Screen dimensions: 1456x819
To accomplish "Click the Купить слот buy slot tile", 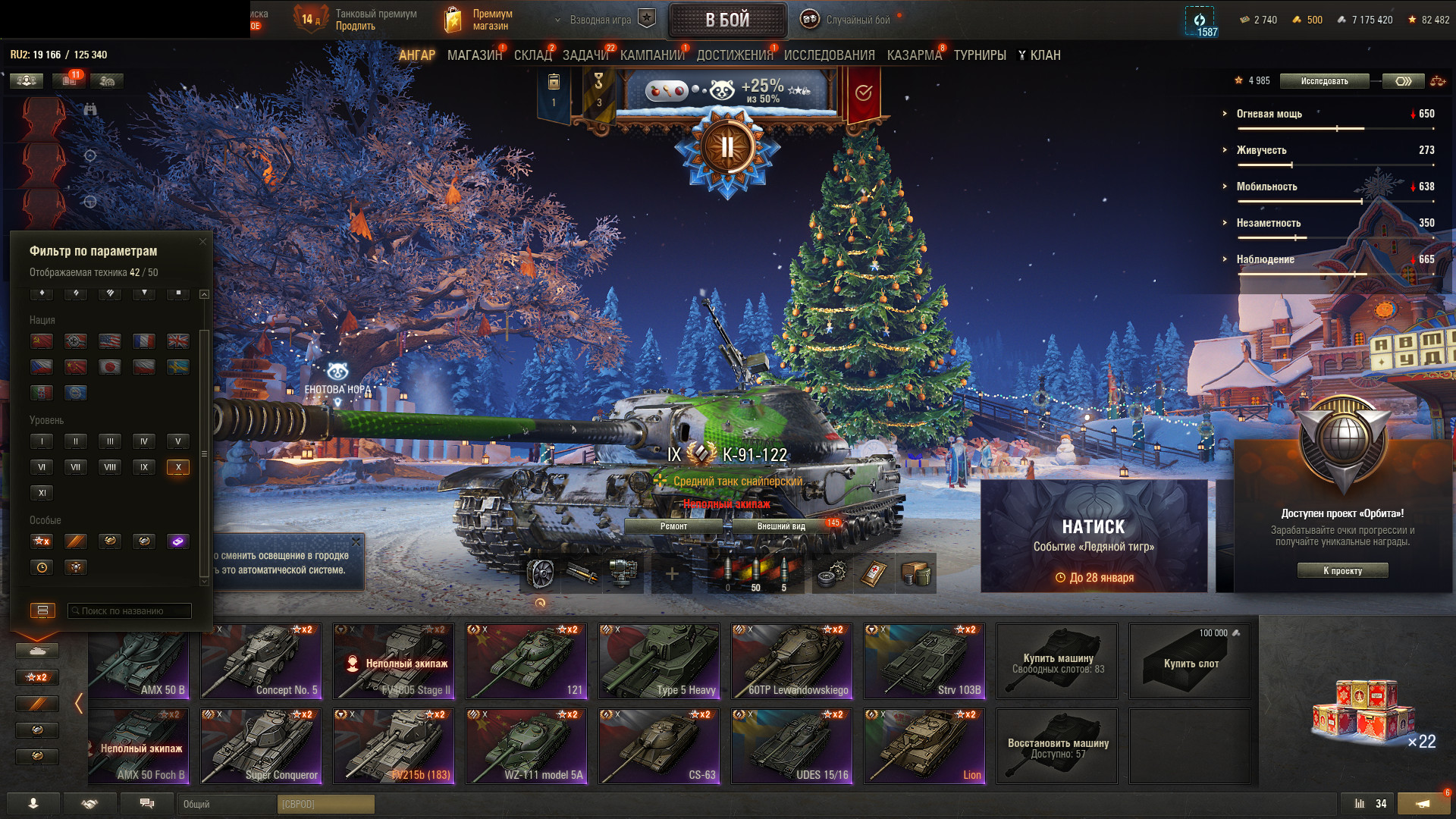I will coord(1190,661).
